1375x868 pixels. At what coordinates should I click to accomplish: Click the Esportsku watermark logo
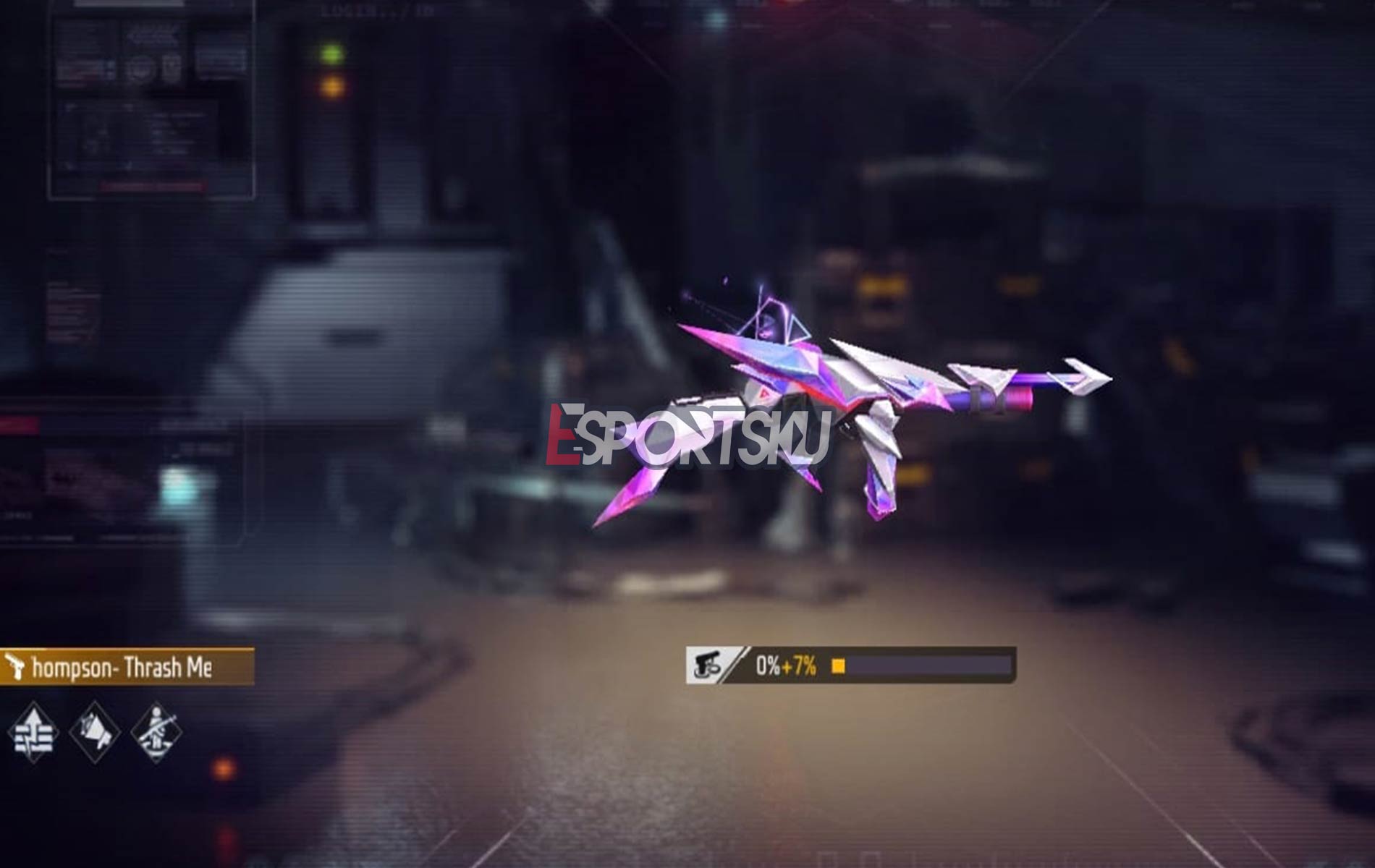pos(687,434)
